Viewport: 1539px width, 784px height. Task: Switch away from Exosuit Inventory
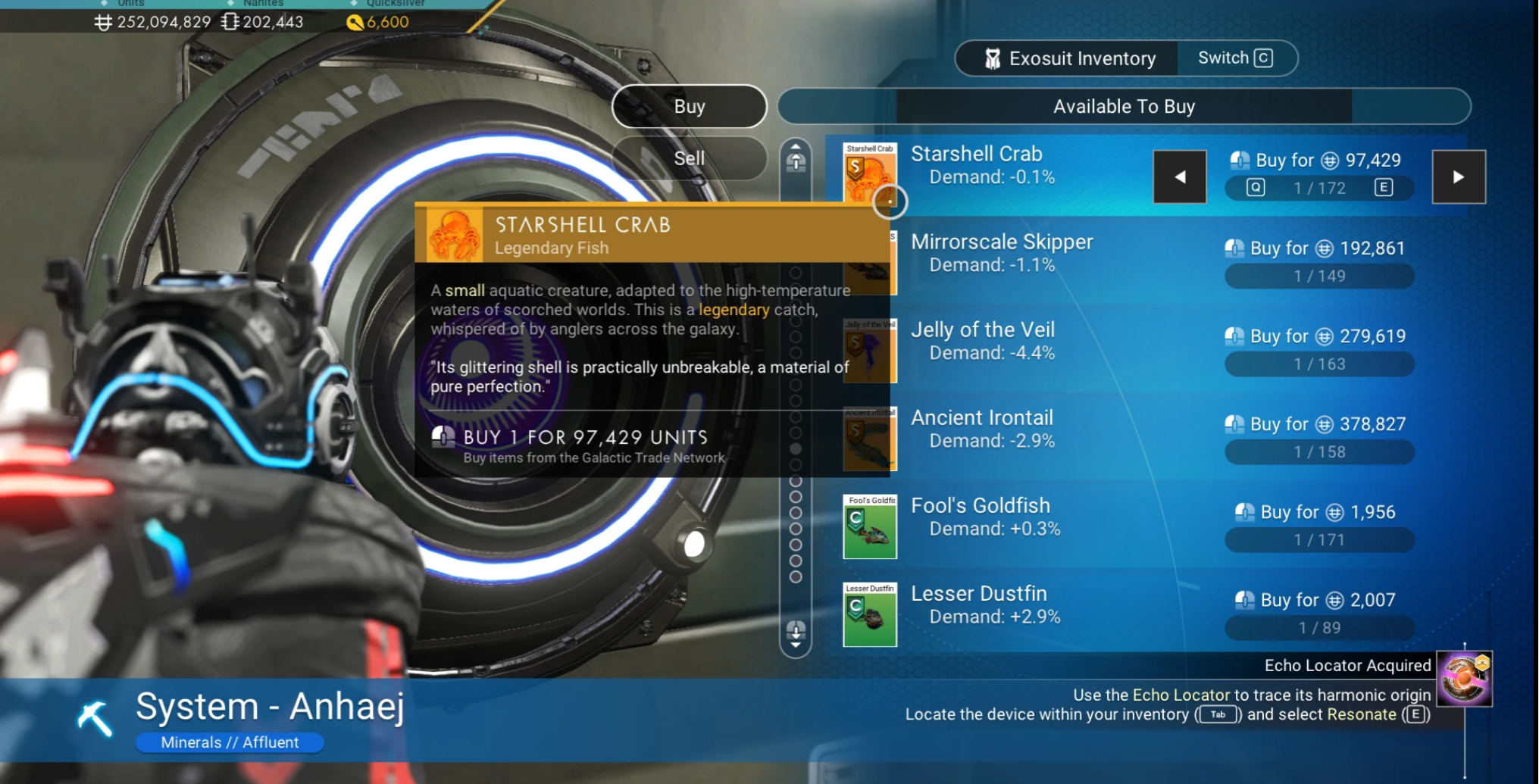click(1235, 58)
